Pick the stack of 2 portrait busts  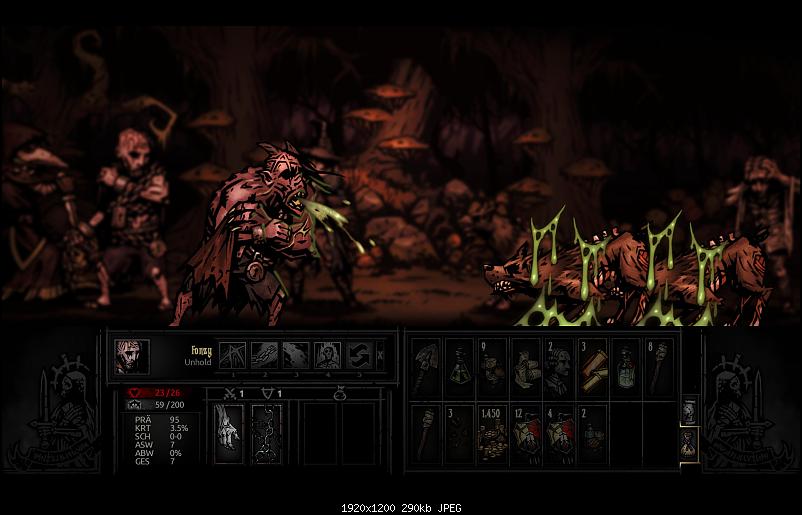pos(559,368)
